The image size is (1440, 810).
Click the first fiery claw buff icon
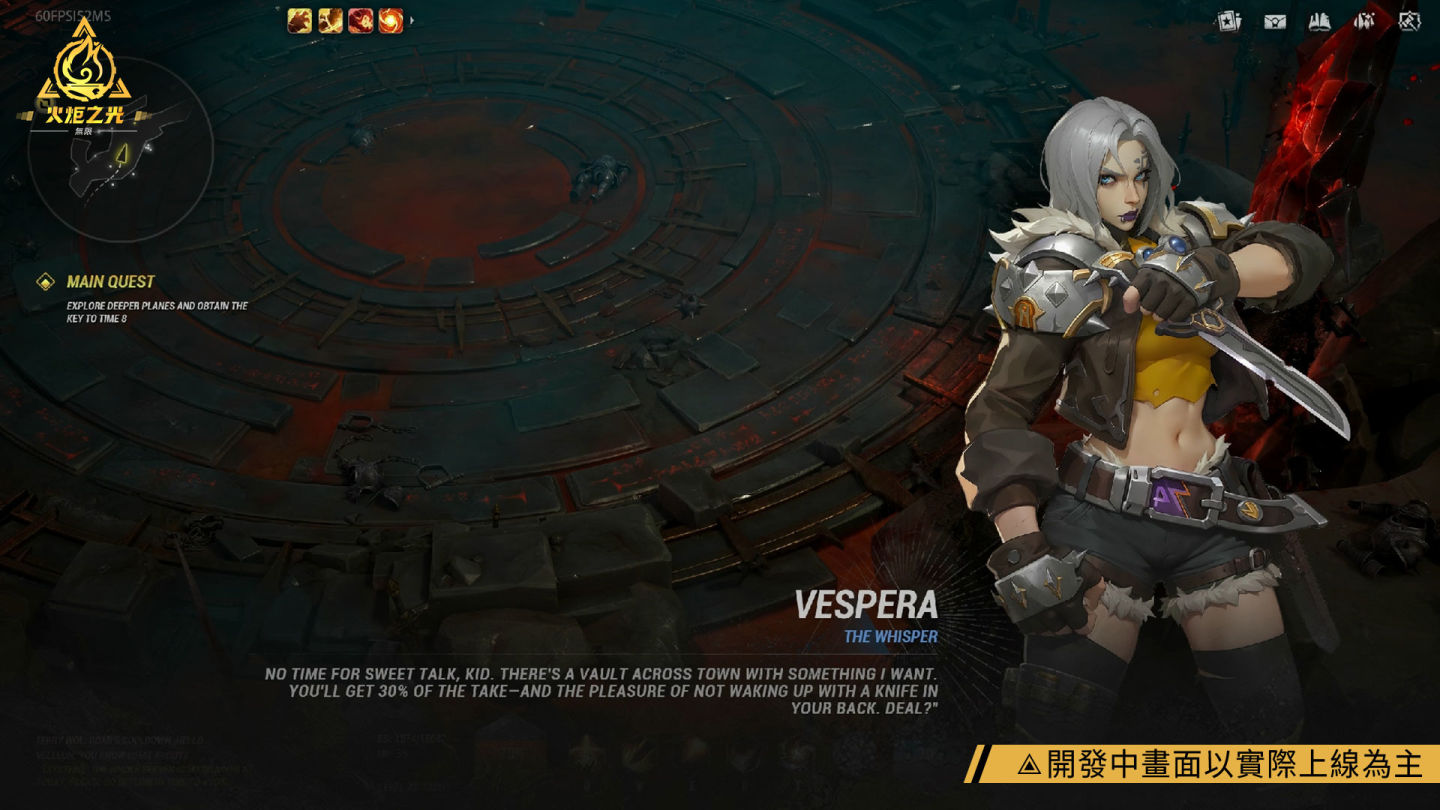pyautogui.click(x=300, y=20)
